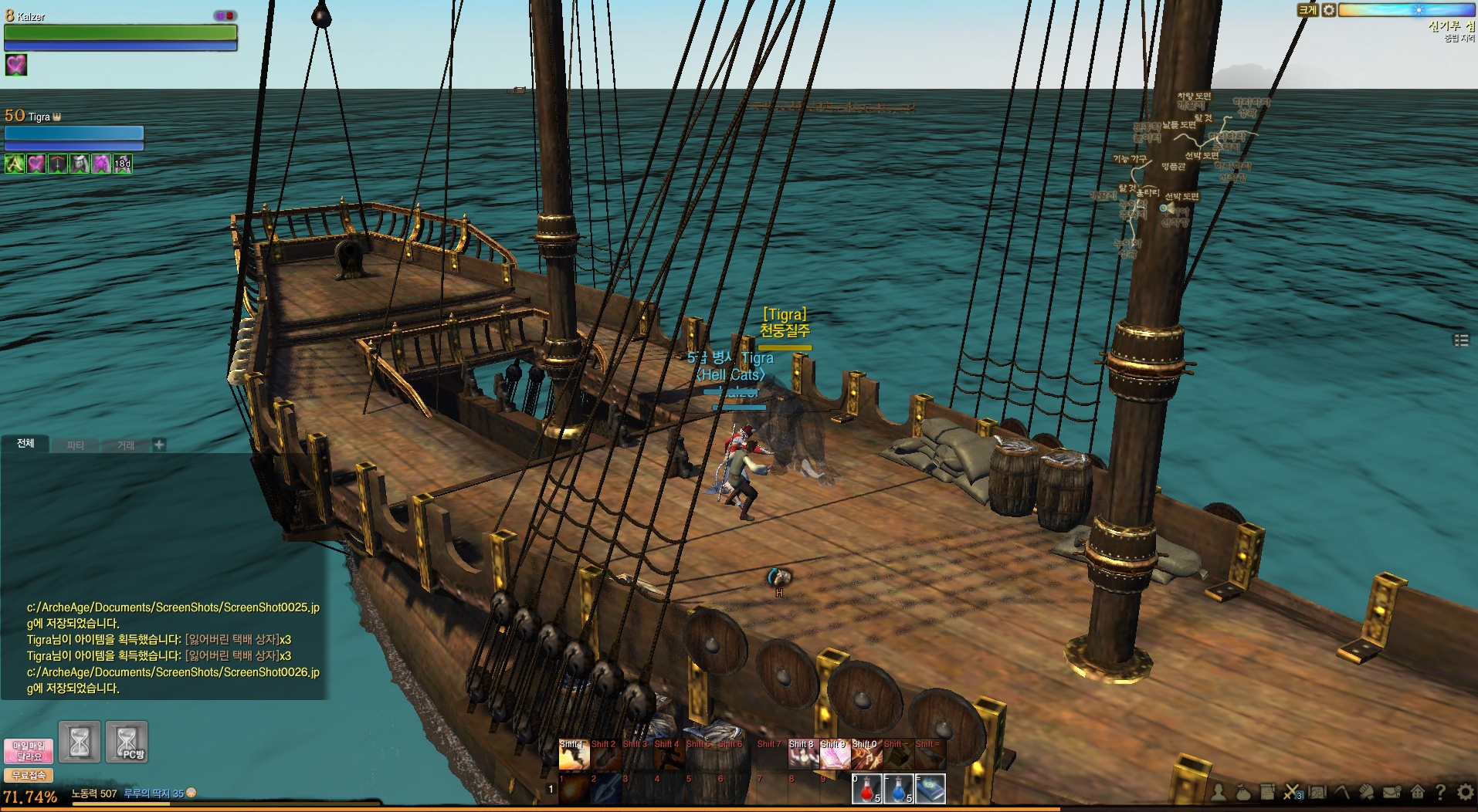Trigger the Shift 8 dancer skill
1478x812 pixels.
point(803,756)
